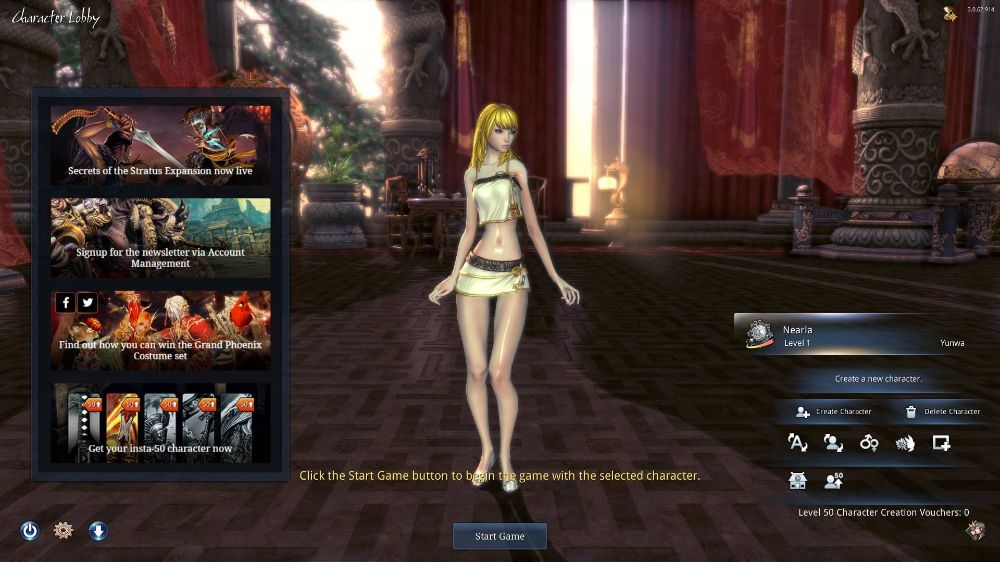Open the newsletter signup banner

pyautogui.click(x=161, y=237)
